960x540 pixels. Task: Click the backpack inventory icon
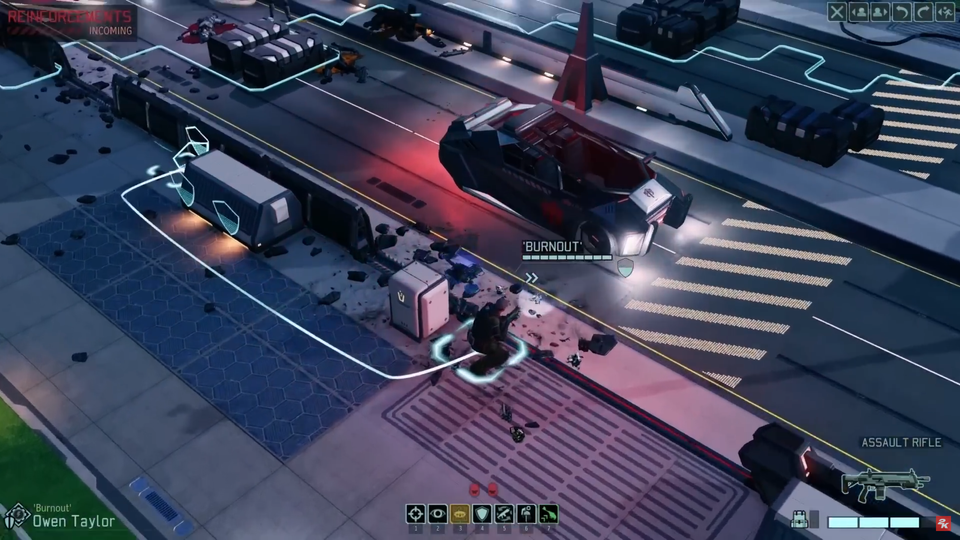click(x=800, y=520)
